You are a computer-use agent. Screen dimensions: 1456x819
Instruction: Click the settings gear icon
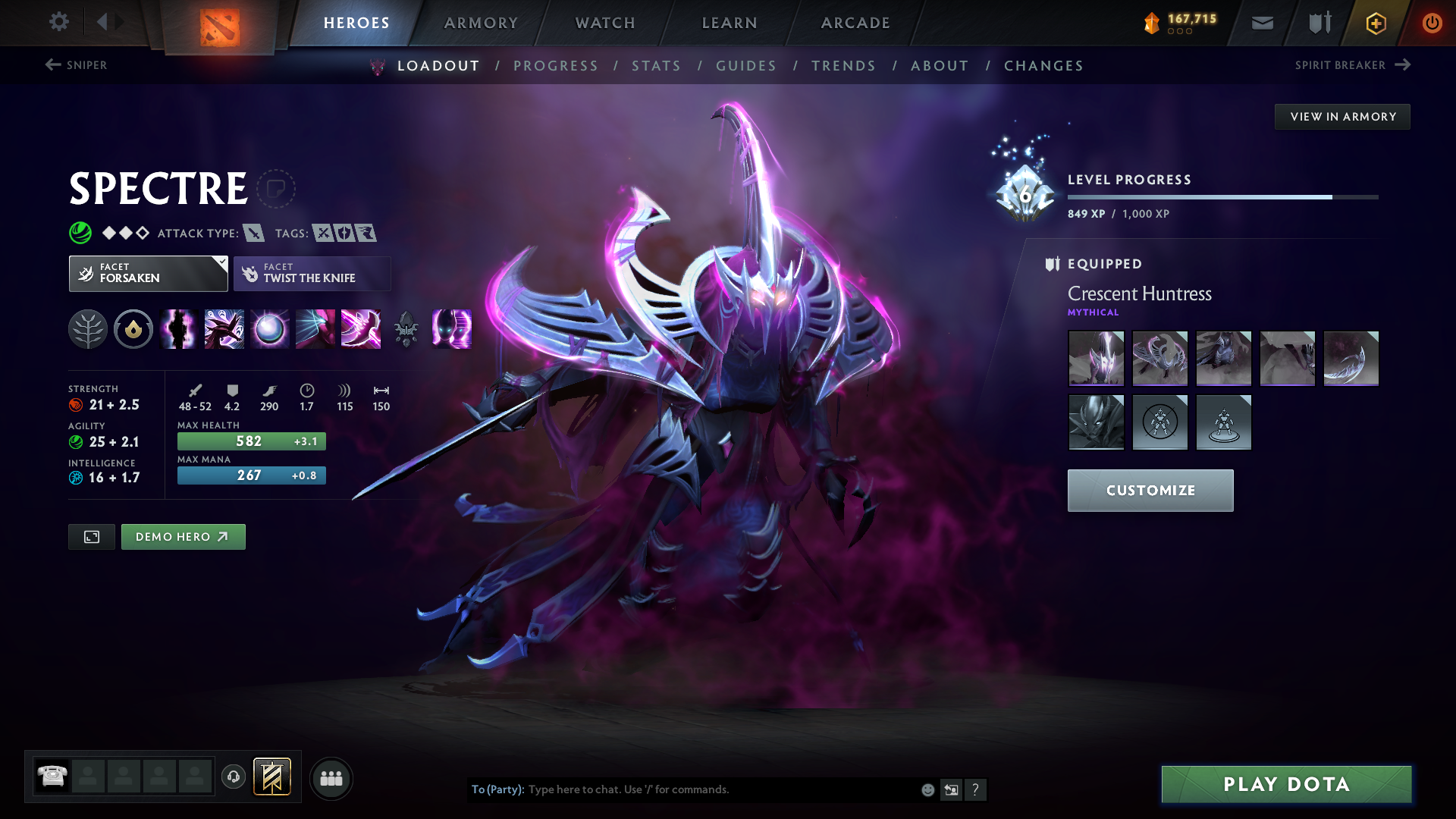[x=59, y=22]
